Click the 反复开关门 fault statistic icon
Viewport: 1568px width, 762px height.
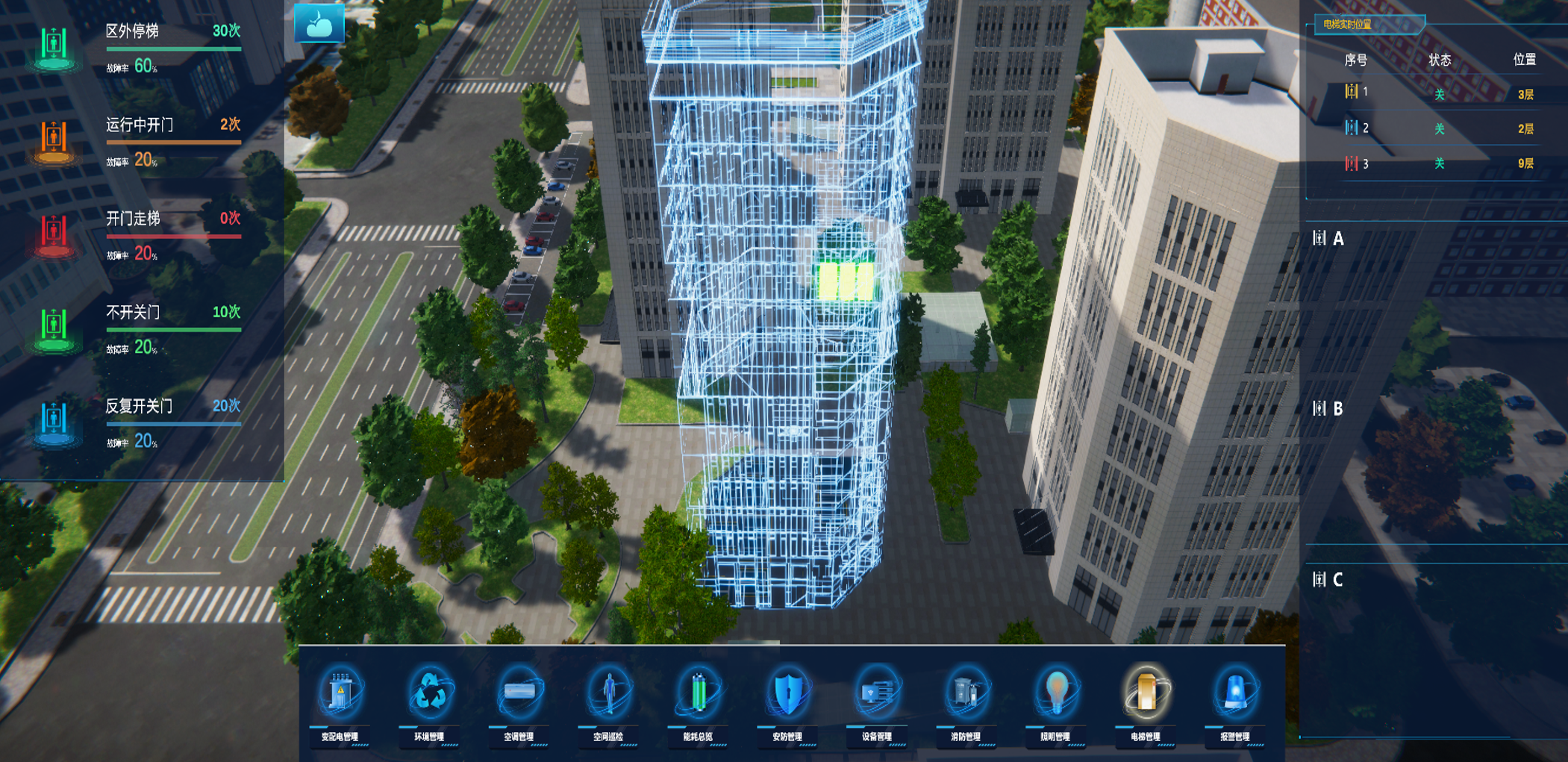(54, 422)
